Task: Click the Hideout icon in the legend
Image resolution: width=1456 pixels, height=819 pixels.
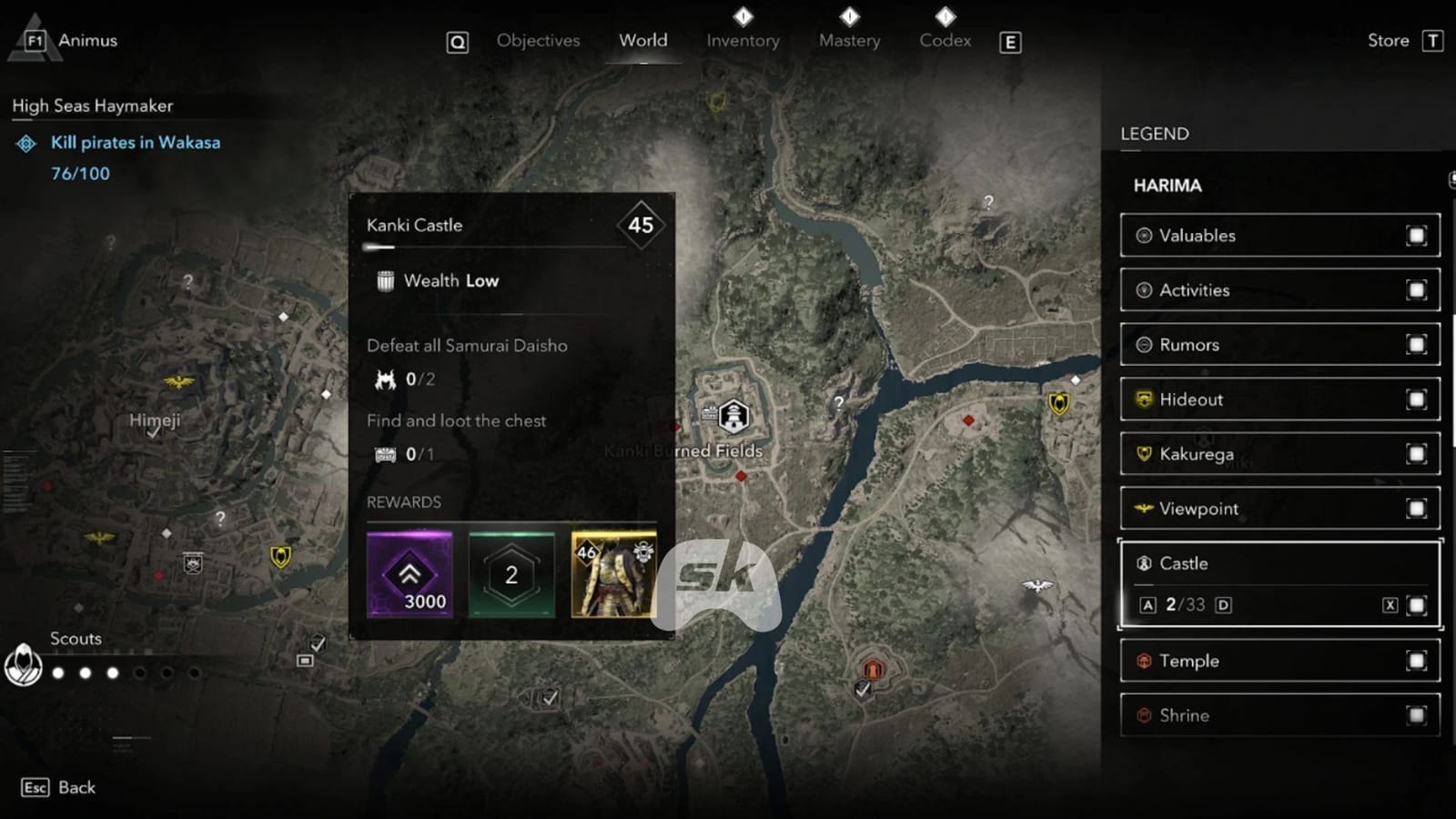Action: pos(1144,399)
